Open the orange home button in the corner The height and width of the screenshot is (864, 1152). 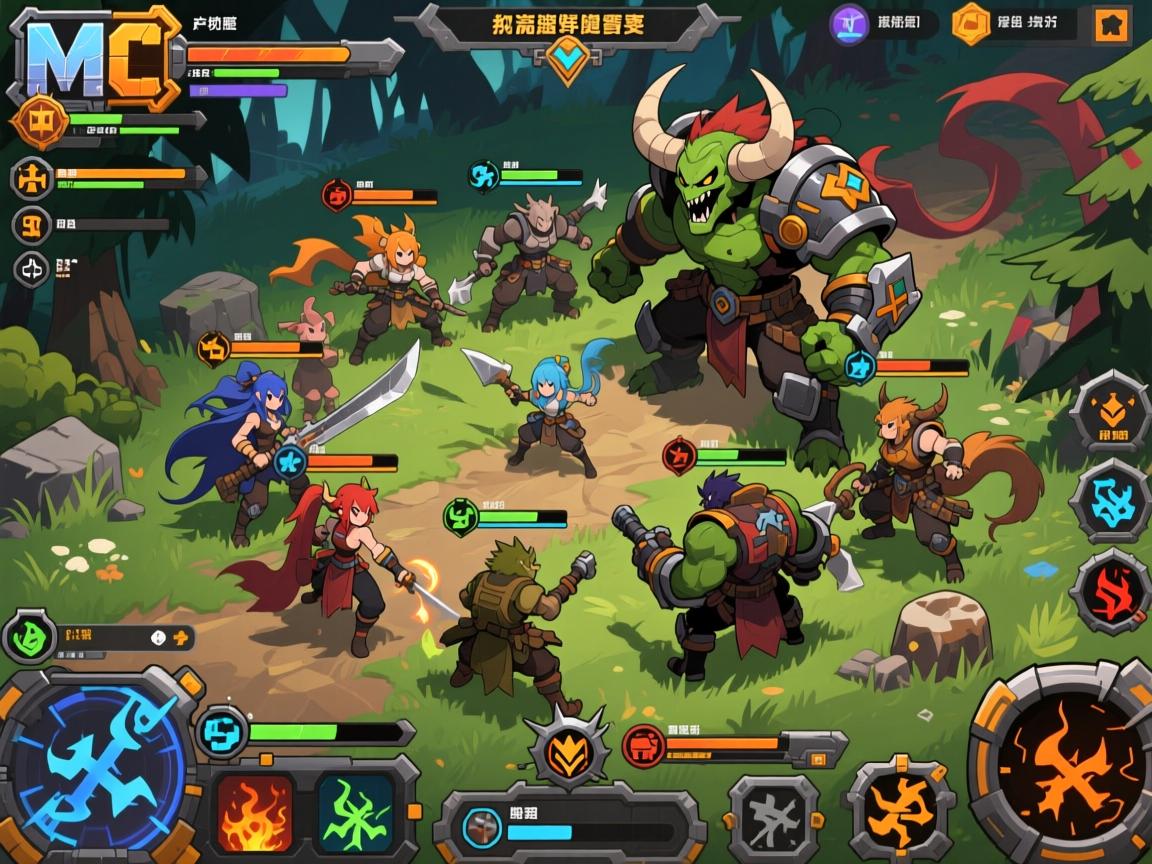1110,25
